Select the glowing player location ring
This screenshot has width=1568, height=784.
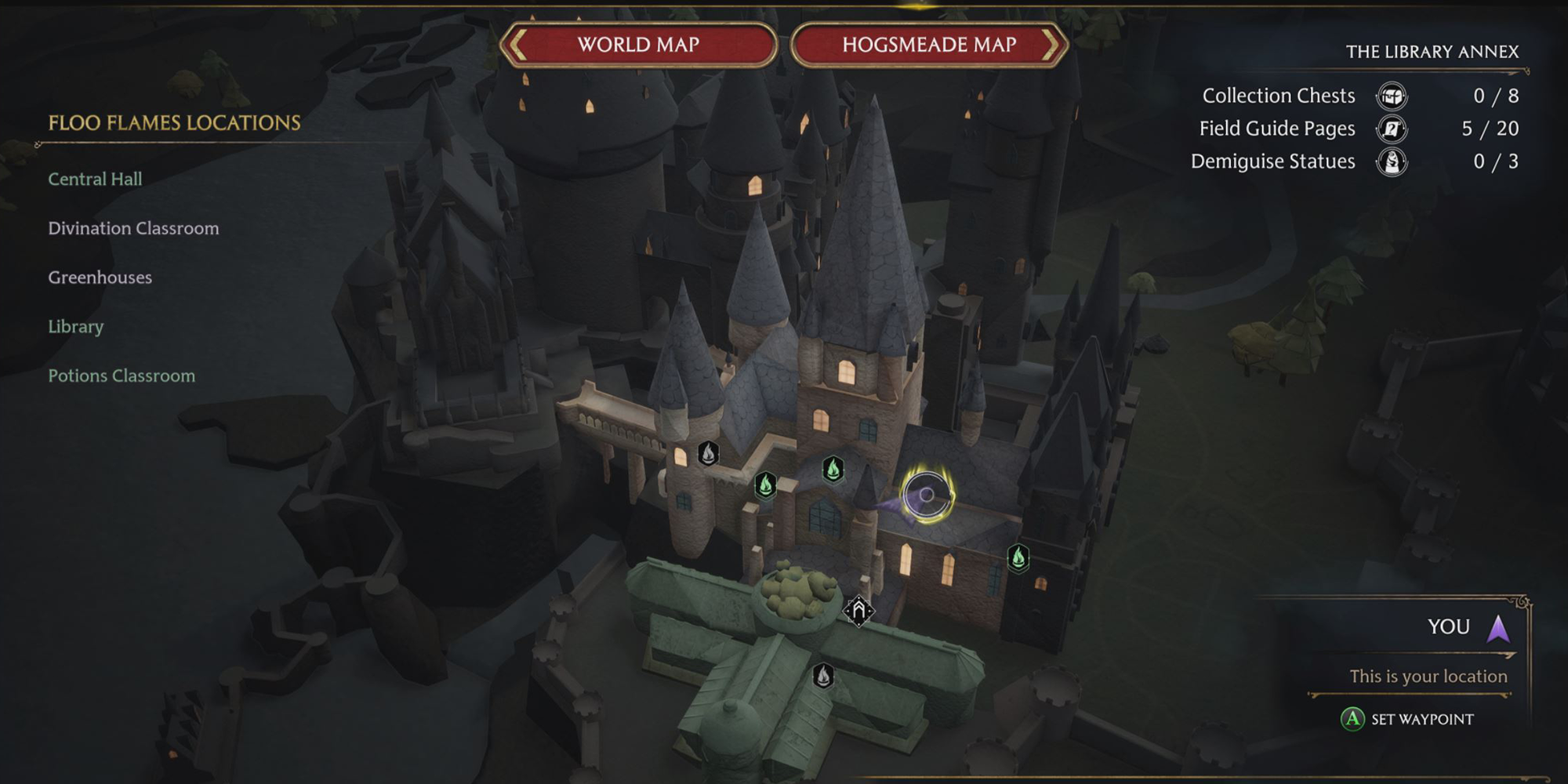(x=927, y=494)
